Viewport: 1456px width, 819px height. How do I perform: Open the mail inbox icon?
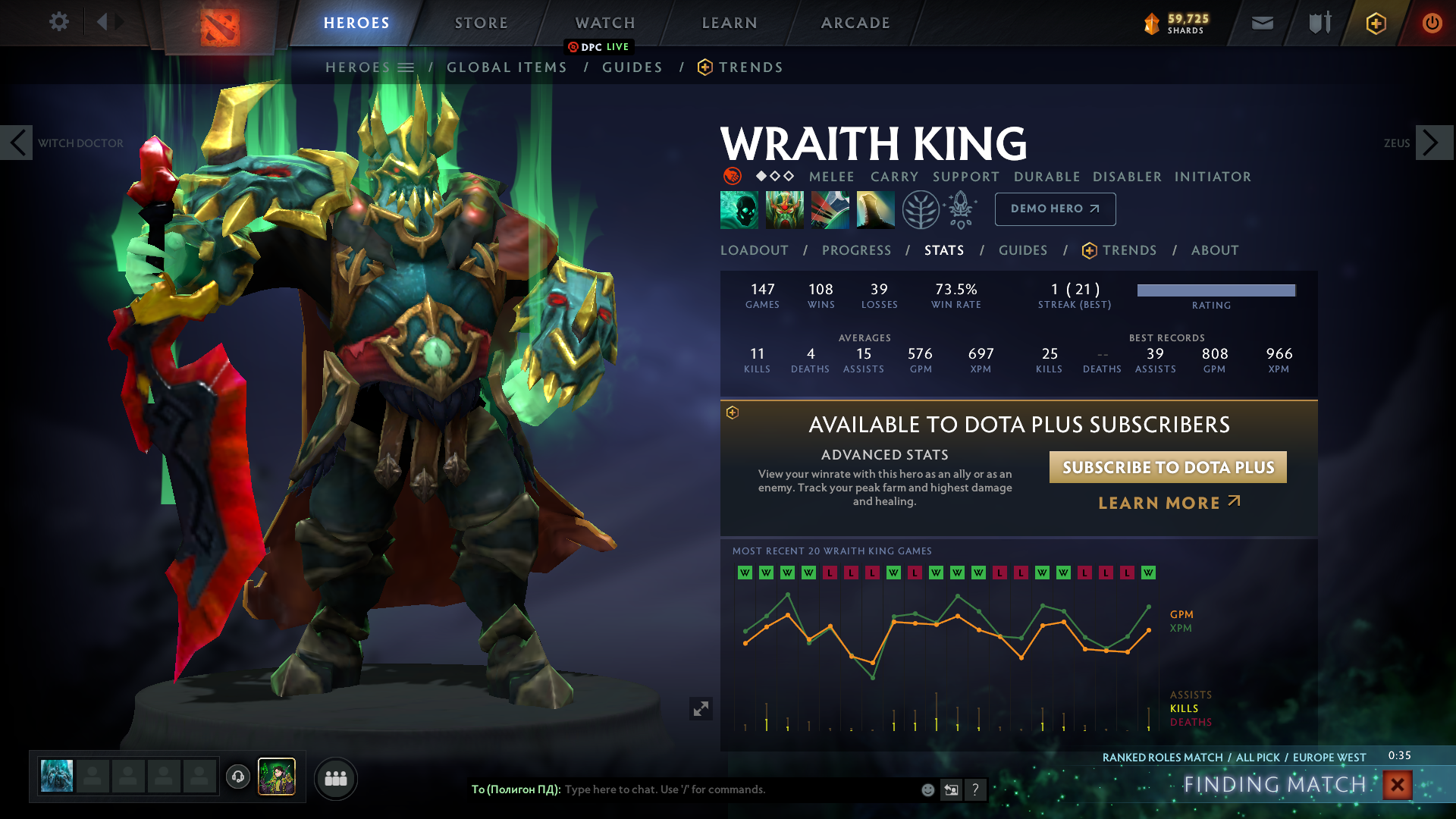pyautogui.click(x=1262, y=24)
